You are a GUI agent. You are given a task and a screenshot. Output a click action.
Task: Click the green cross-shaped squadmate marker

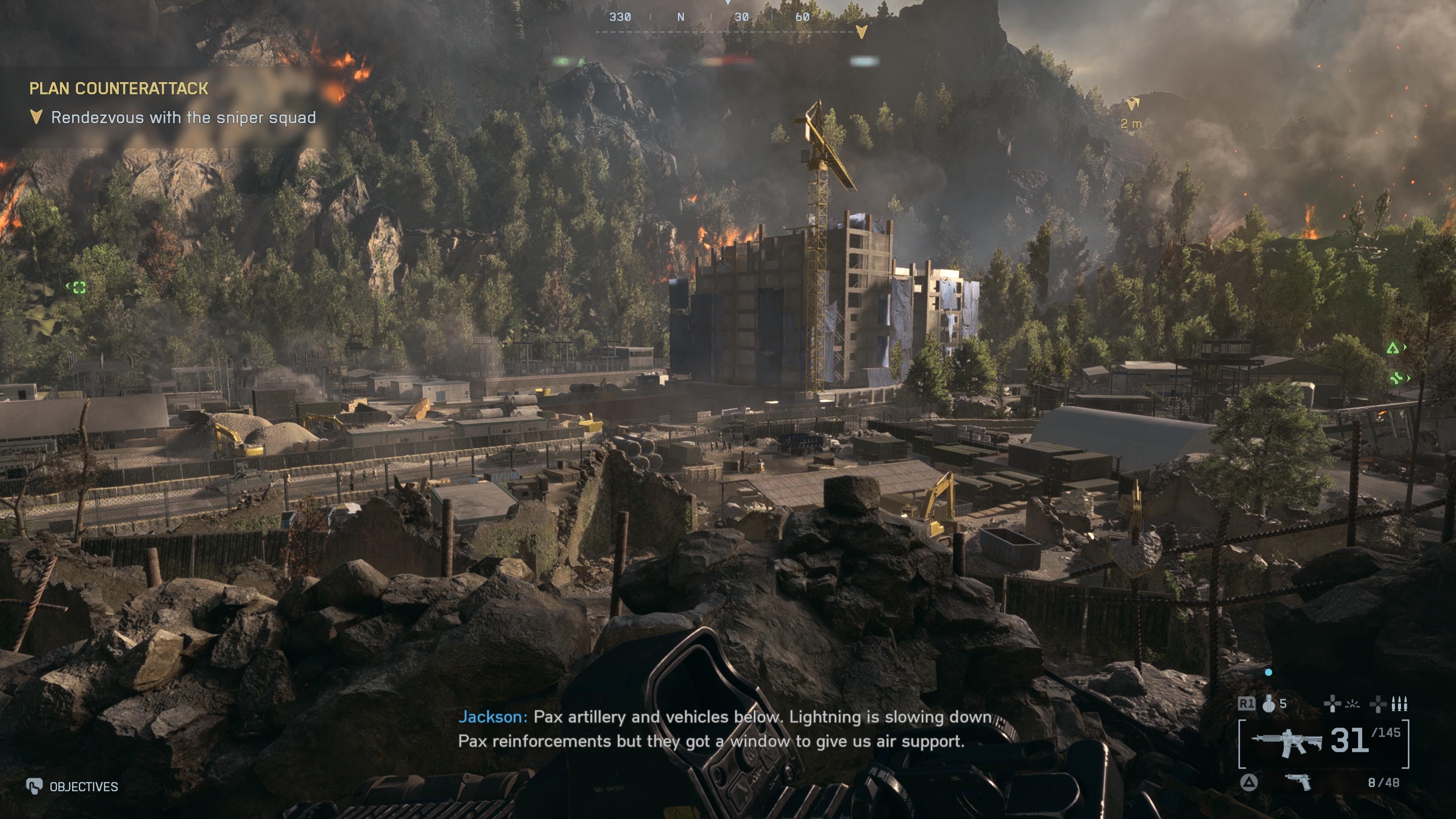click(1396, 378)
